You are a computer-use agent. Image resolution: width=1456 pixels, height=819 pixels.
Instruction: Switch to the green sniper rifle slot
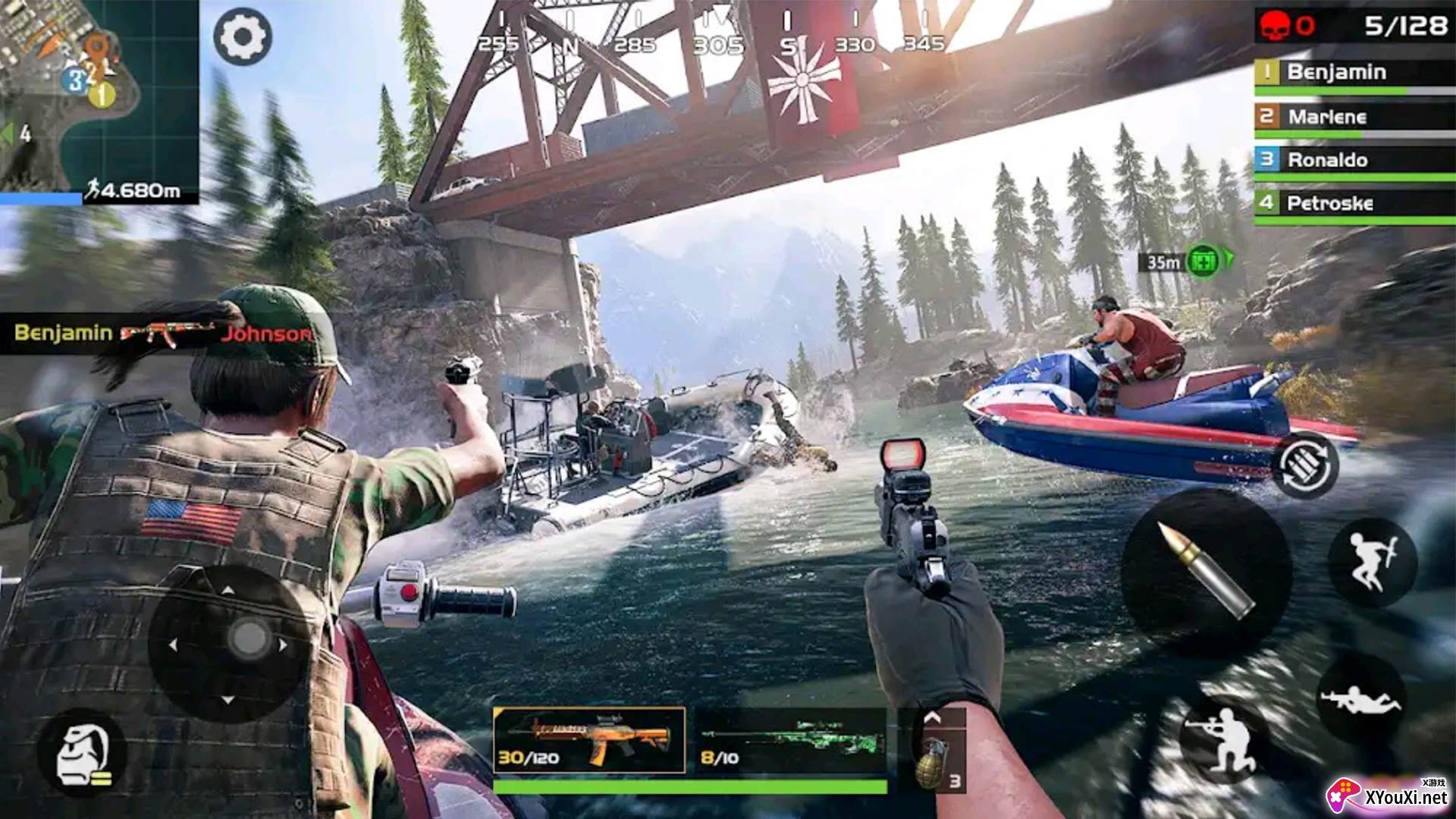point(790,740)
